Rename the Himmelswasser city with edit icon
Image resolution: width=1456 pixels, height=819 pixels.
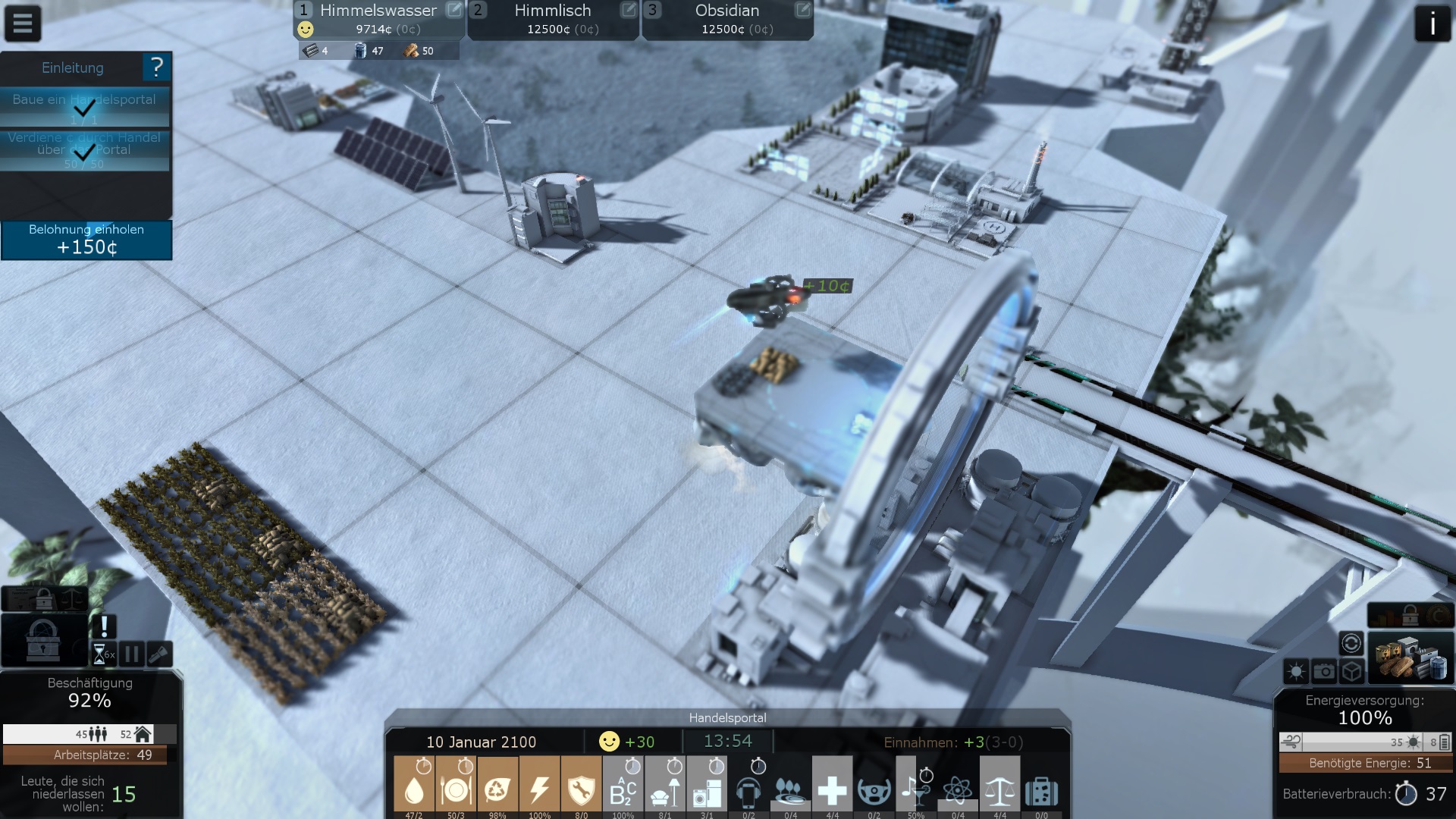tap(453, 10)
